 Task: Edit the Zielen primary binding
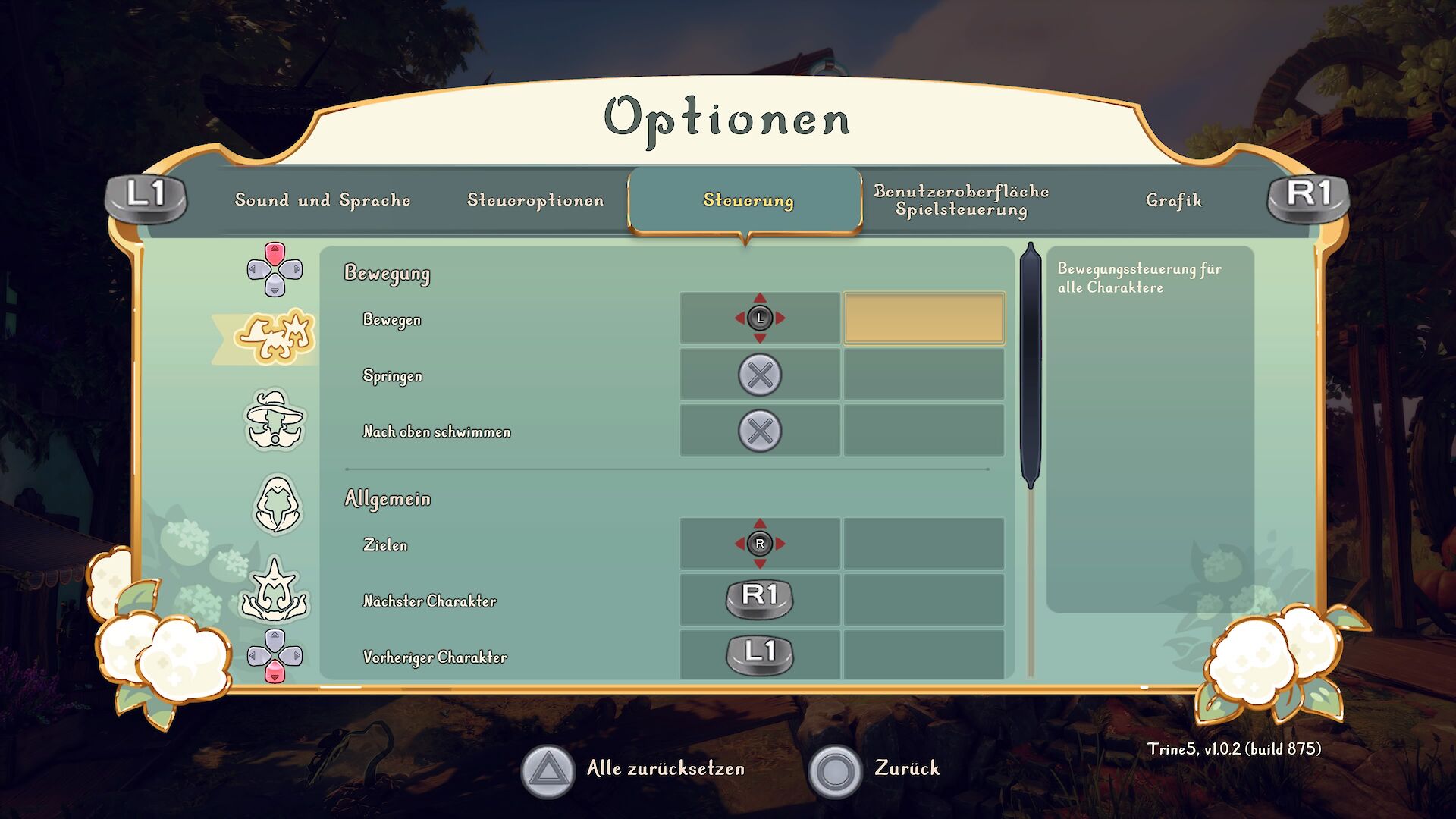(x=760, y=544)
